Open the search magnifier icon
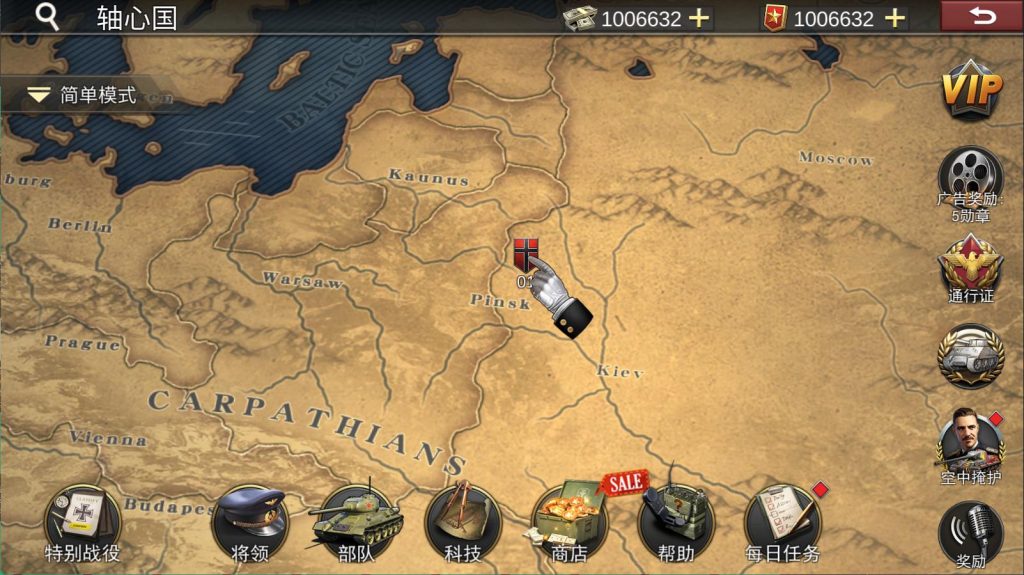Viewport: 1024px width, 575px height. (47, 17)
